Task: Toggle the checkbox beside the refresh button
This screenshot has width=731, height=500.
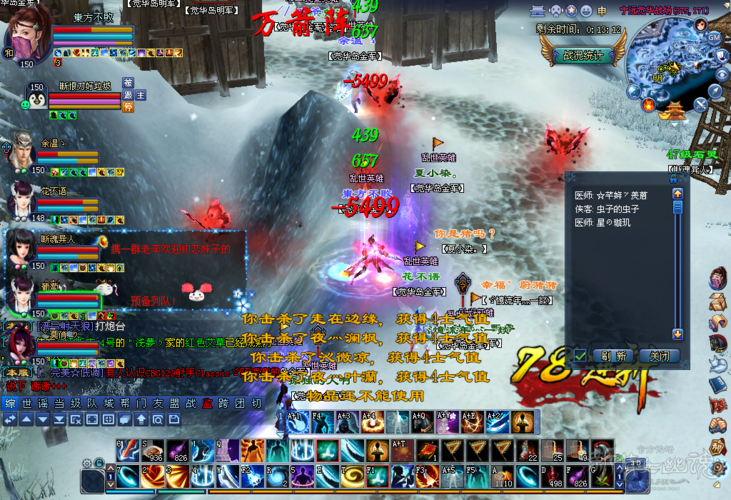Action: tap(580, 356)
